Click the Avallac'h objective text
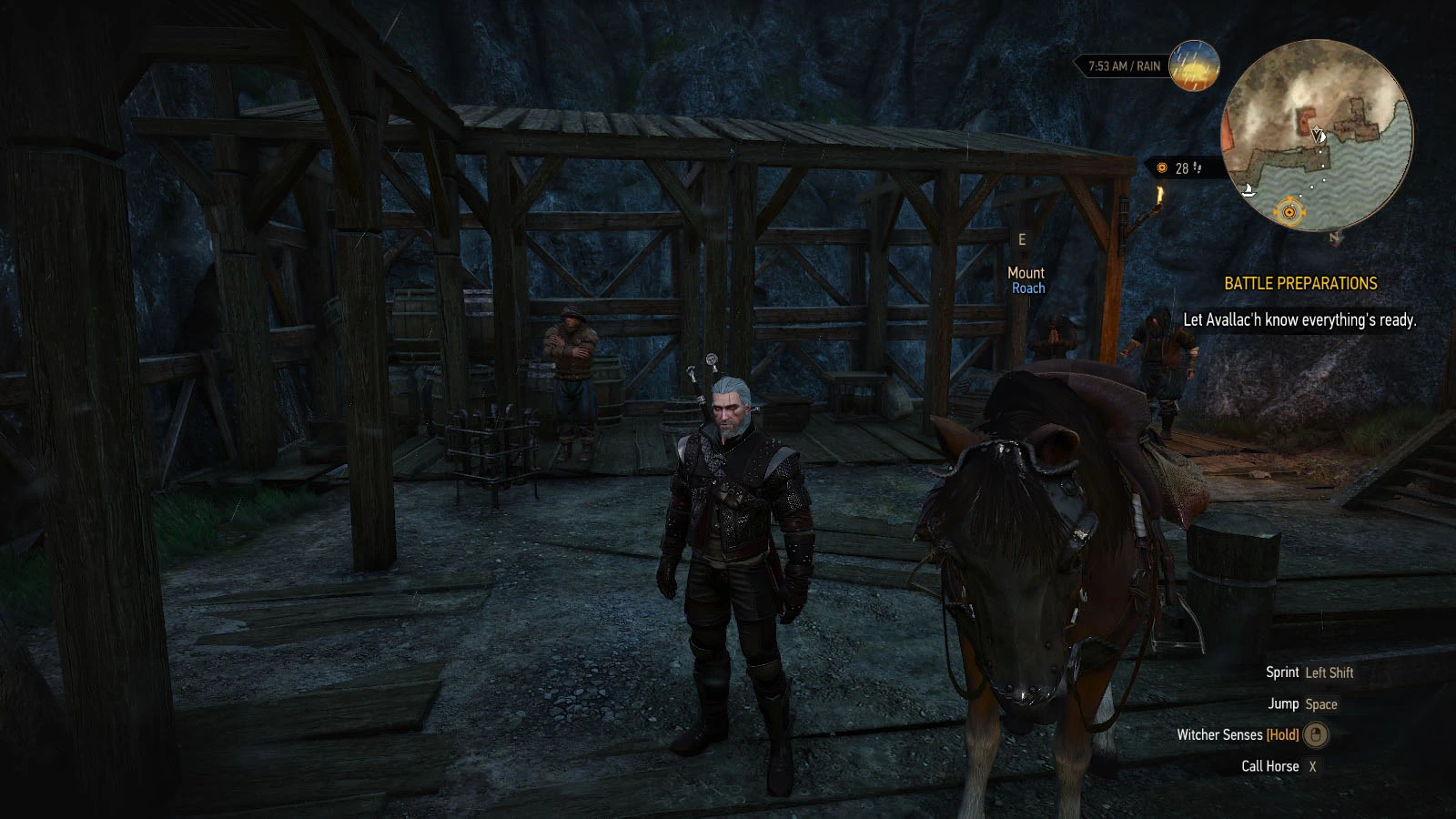This screenshot has width=1456, height=819. [x=1299, y=319]
